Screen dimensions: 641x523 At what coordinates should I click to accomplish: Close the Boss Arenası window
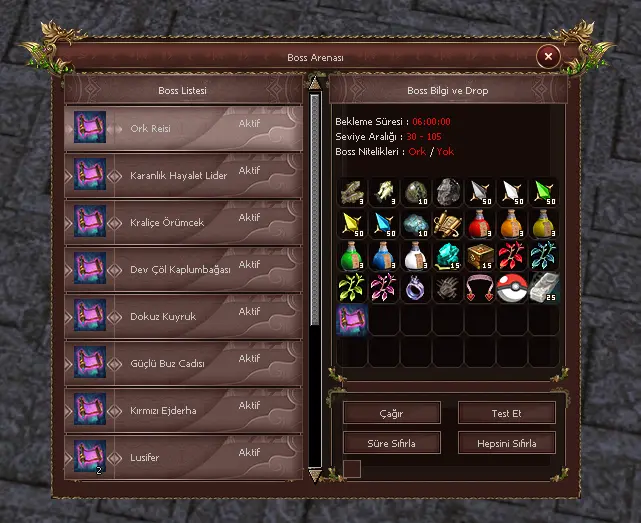547,57
